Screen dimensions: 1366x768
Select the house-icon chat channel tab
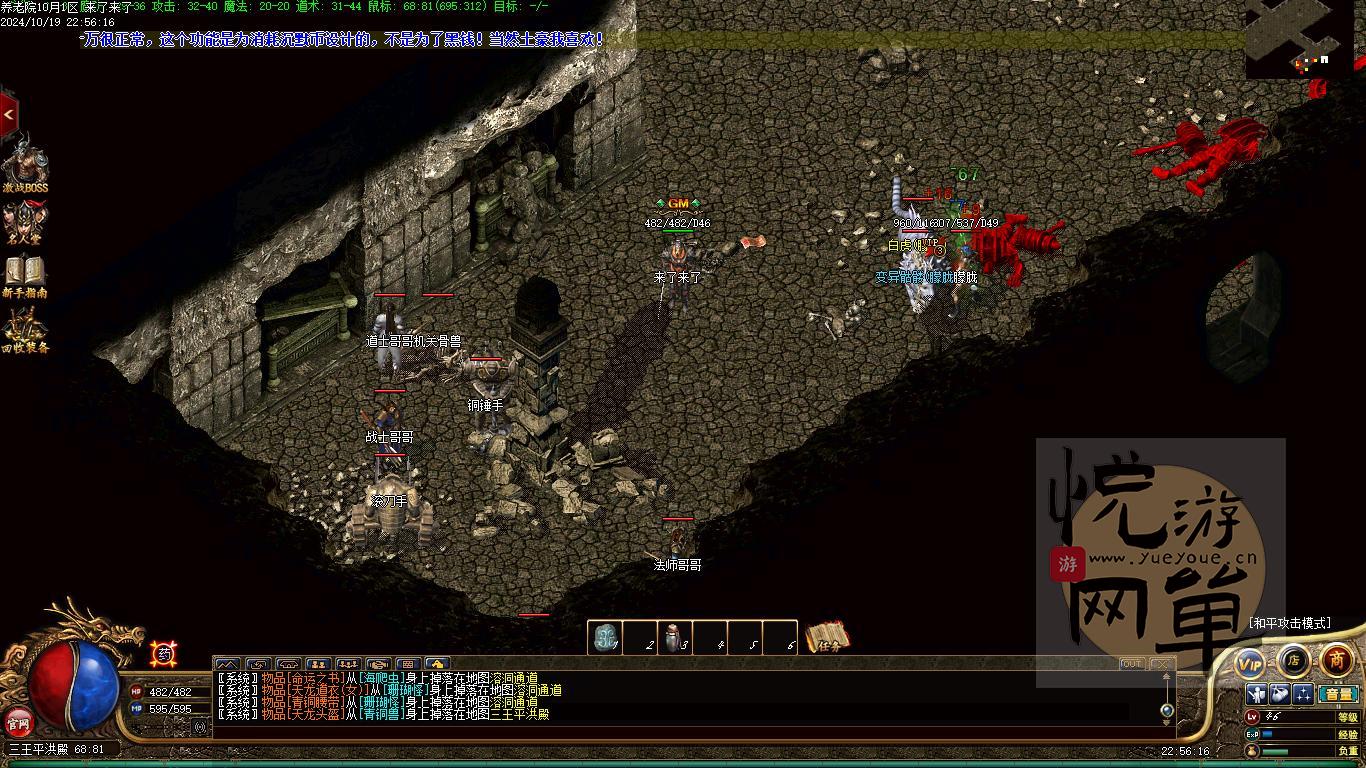pyautogui.click(x=436, y=664)
